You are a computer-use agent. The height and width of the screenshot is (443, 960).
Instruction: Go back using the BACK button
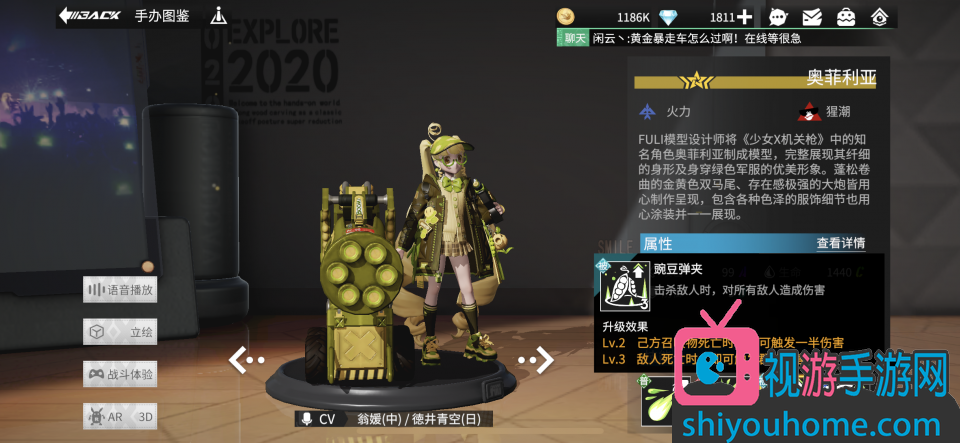pos(90,16)
